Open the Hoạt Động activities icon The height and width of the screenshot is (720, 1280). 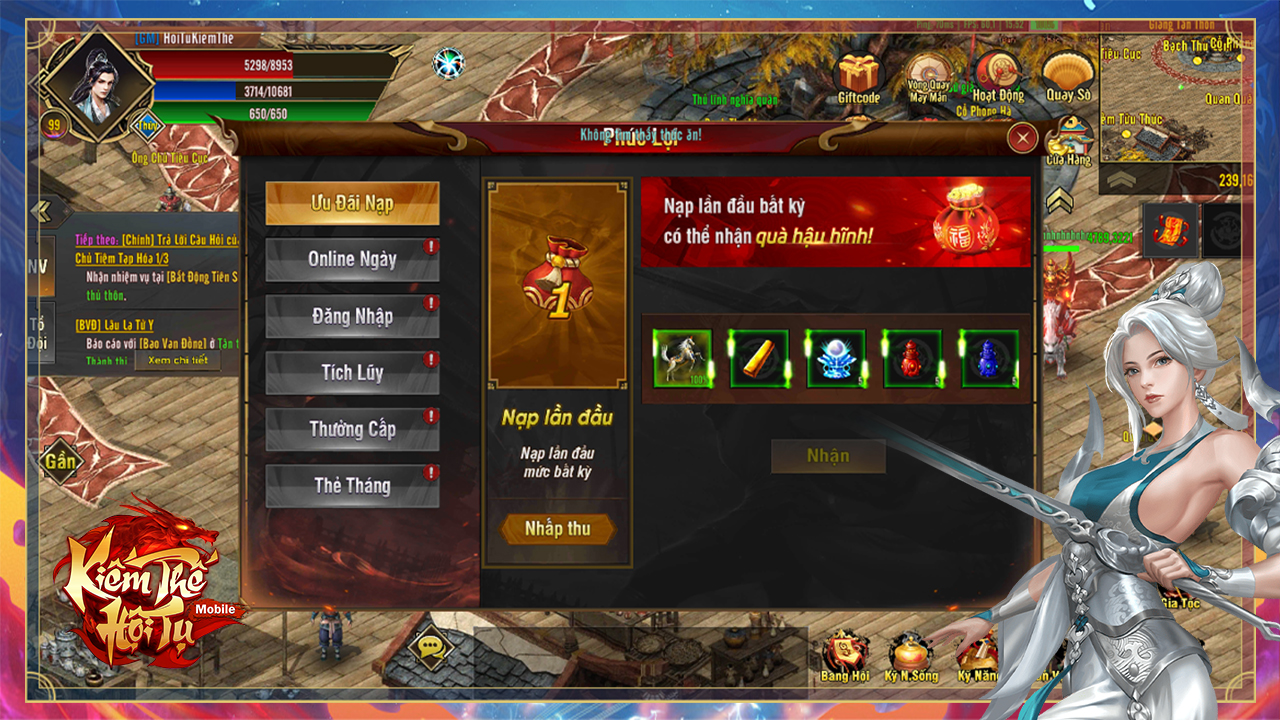coord(997,76)
